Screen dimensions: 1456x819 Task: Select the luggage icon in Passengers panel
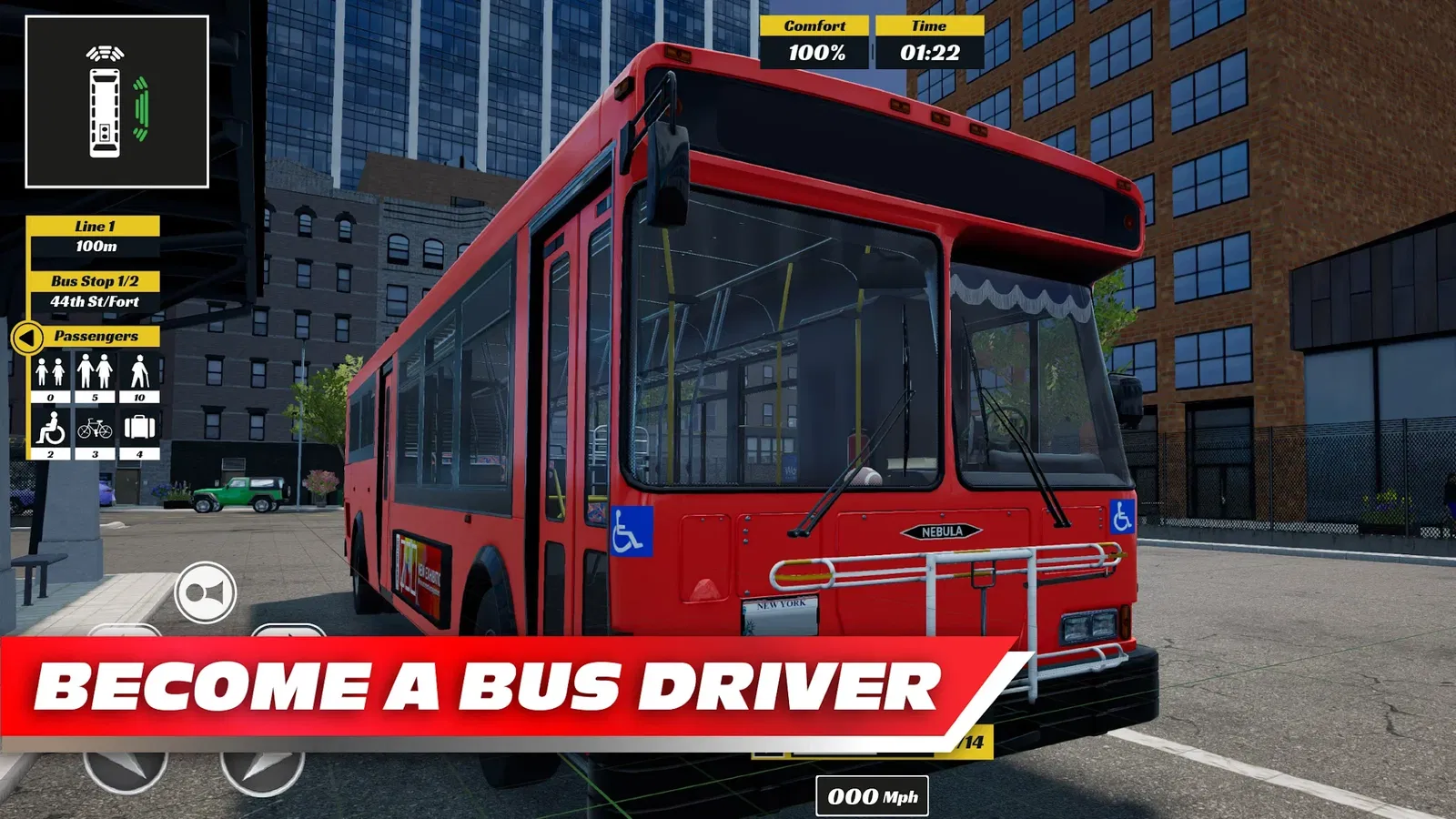coord(138,427)
